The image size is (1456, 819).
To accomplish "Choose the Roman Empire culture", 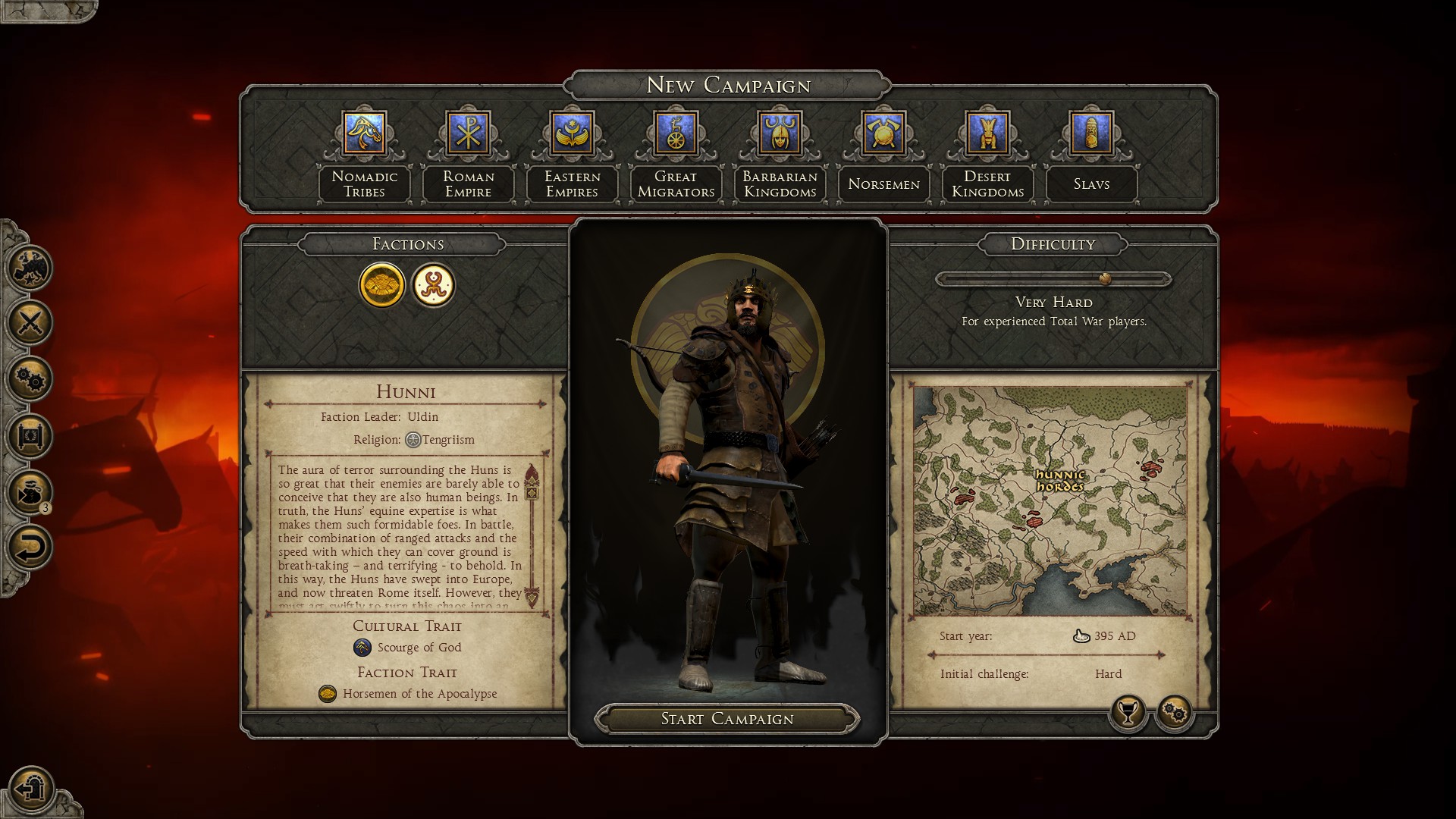I will click(x=469, y=133).
